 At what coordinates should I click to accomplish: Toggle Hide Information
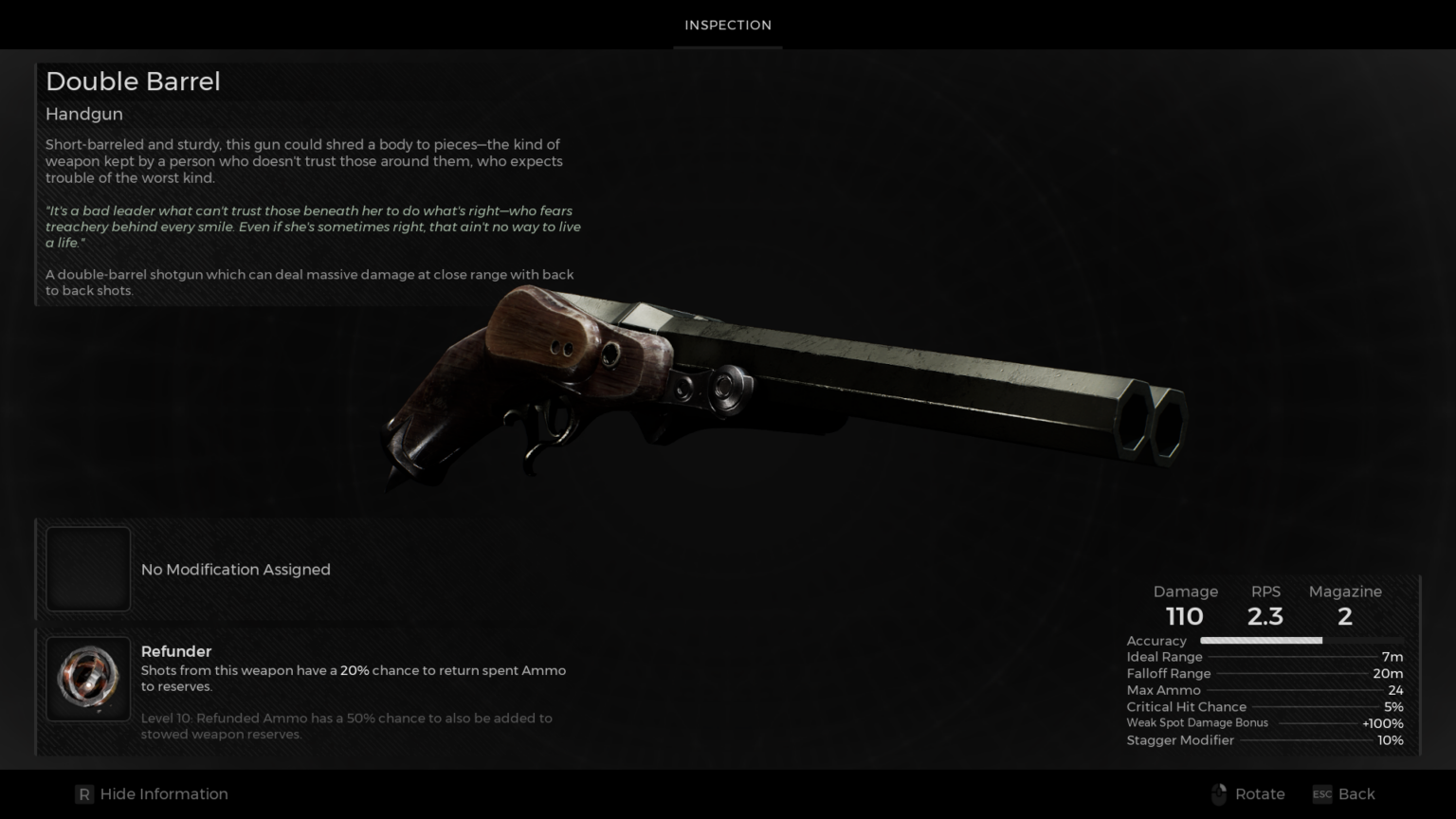pos(152,794)
